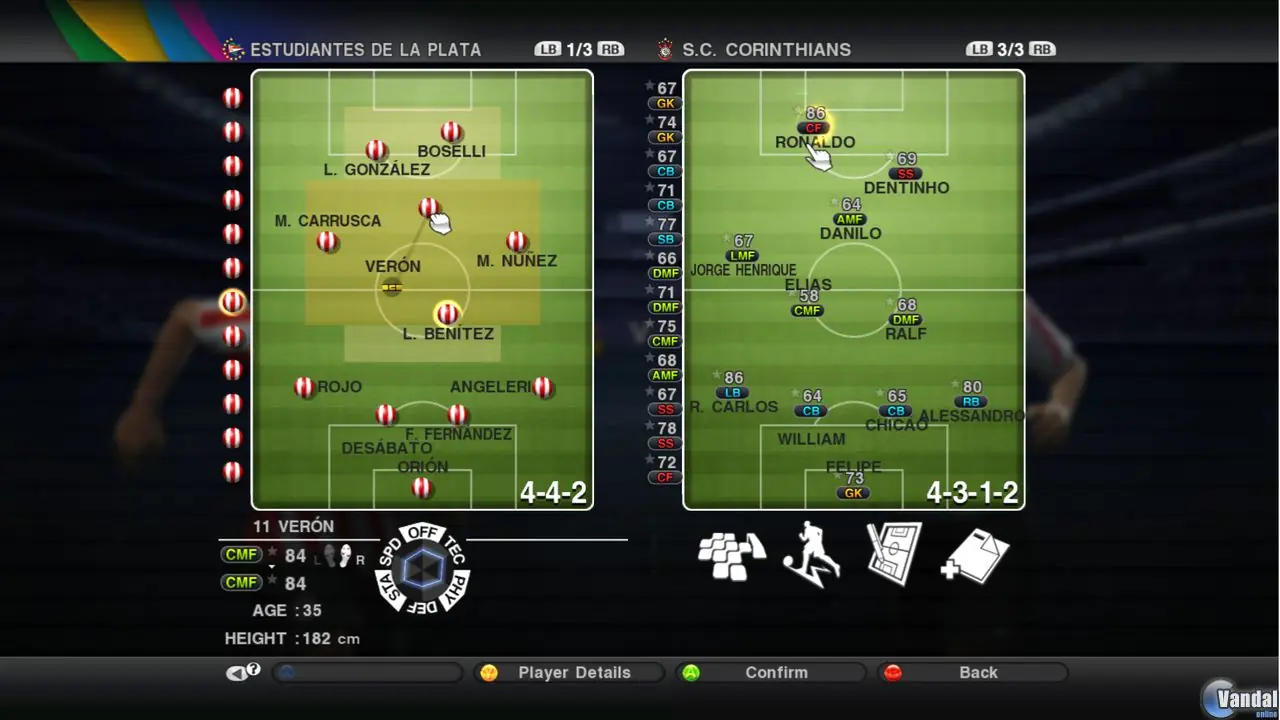This screenshot has height=720, width=1280.
Task: Open the tactics board icon
Action: [892, 553]
